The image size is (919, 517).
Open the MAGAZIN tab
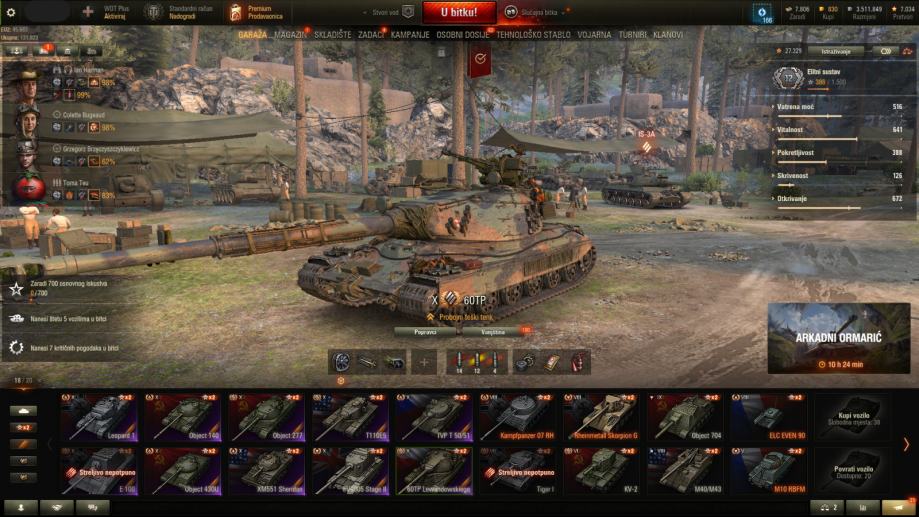point(290,34)
